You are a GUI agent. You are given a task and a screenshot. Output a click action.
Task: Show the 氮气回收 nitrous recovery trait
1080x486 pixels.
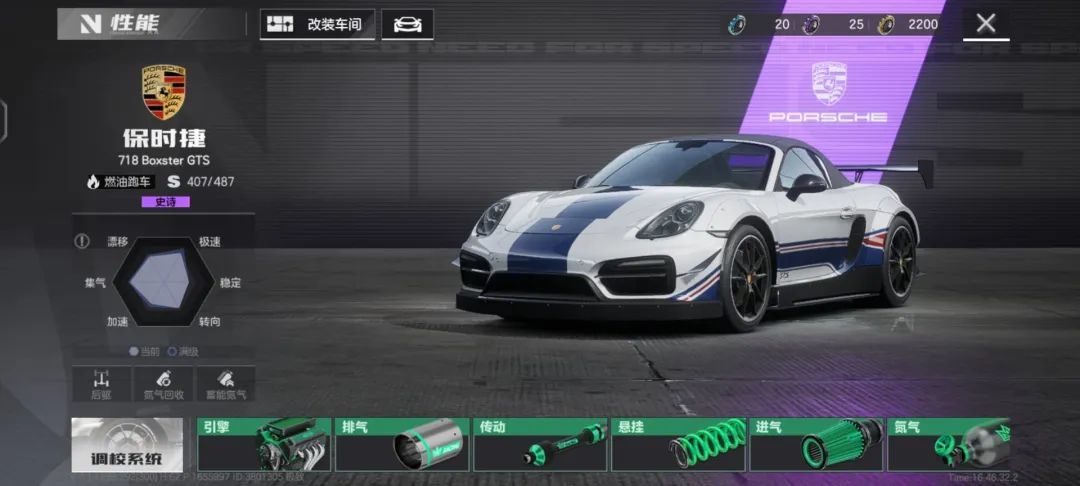point(162,384)
